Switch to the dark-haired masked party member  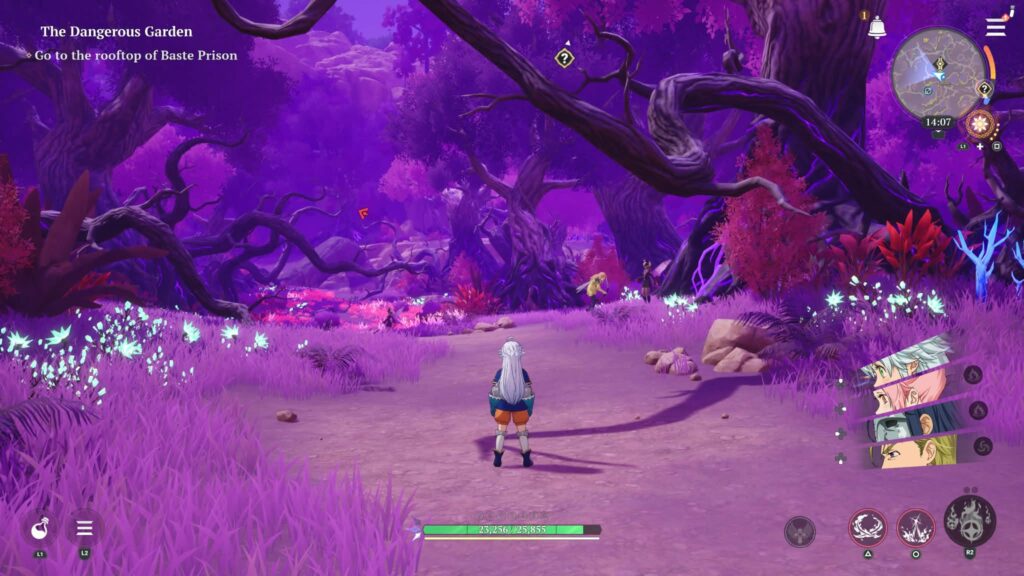tap(905, 422)
